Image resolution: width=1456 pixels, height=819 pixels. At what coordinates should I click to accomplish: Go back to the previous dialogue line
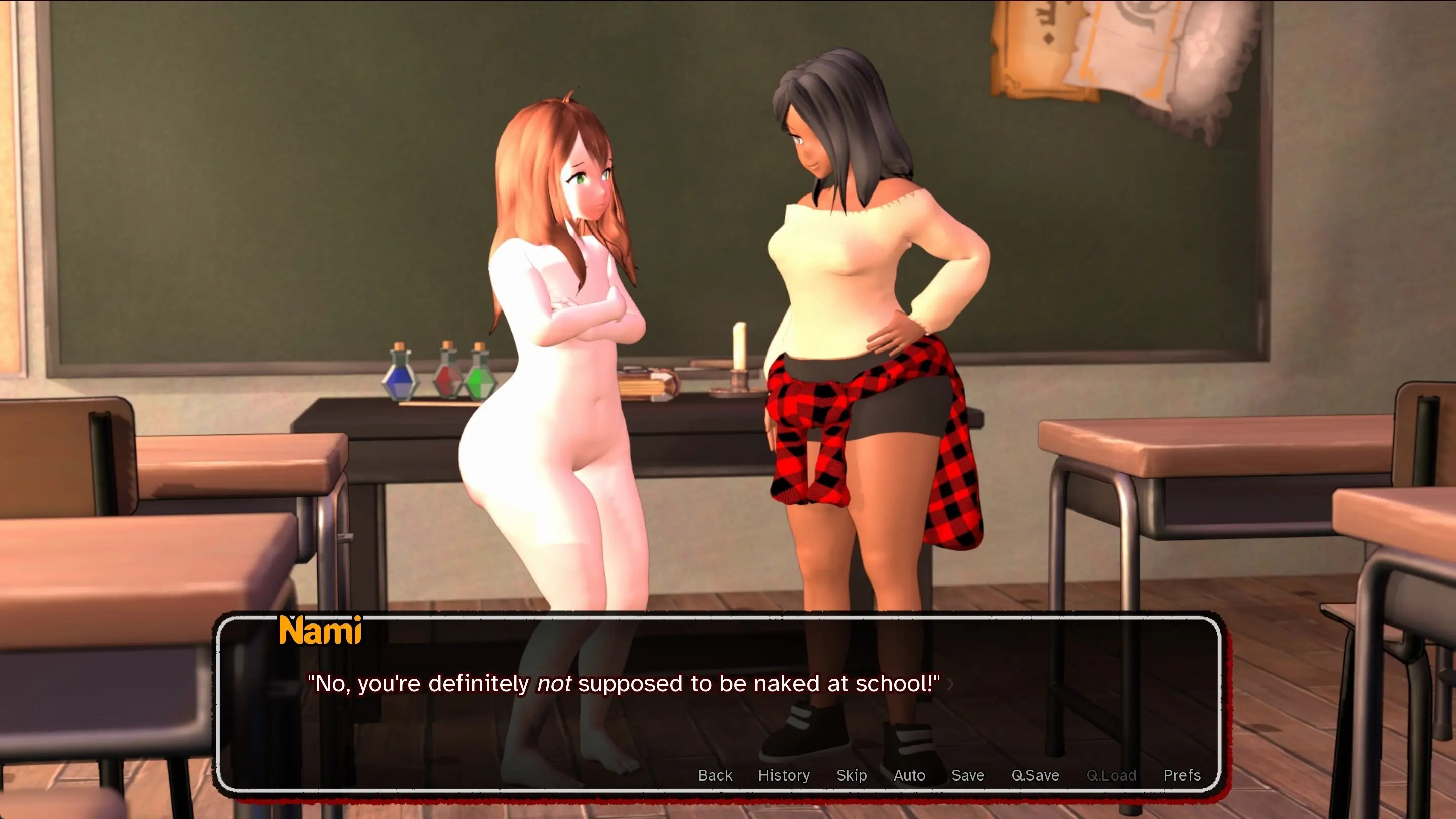tap(714, 775)
